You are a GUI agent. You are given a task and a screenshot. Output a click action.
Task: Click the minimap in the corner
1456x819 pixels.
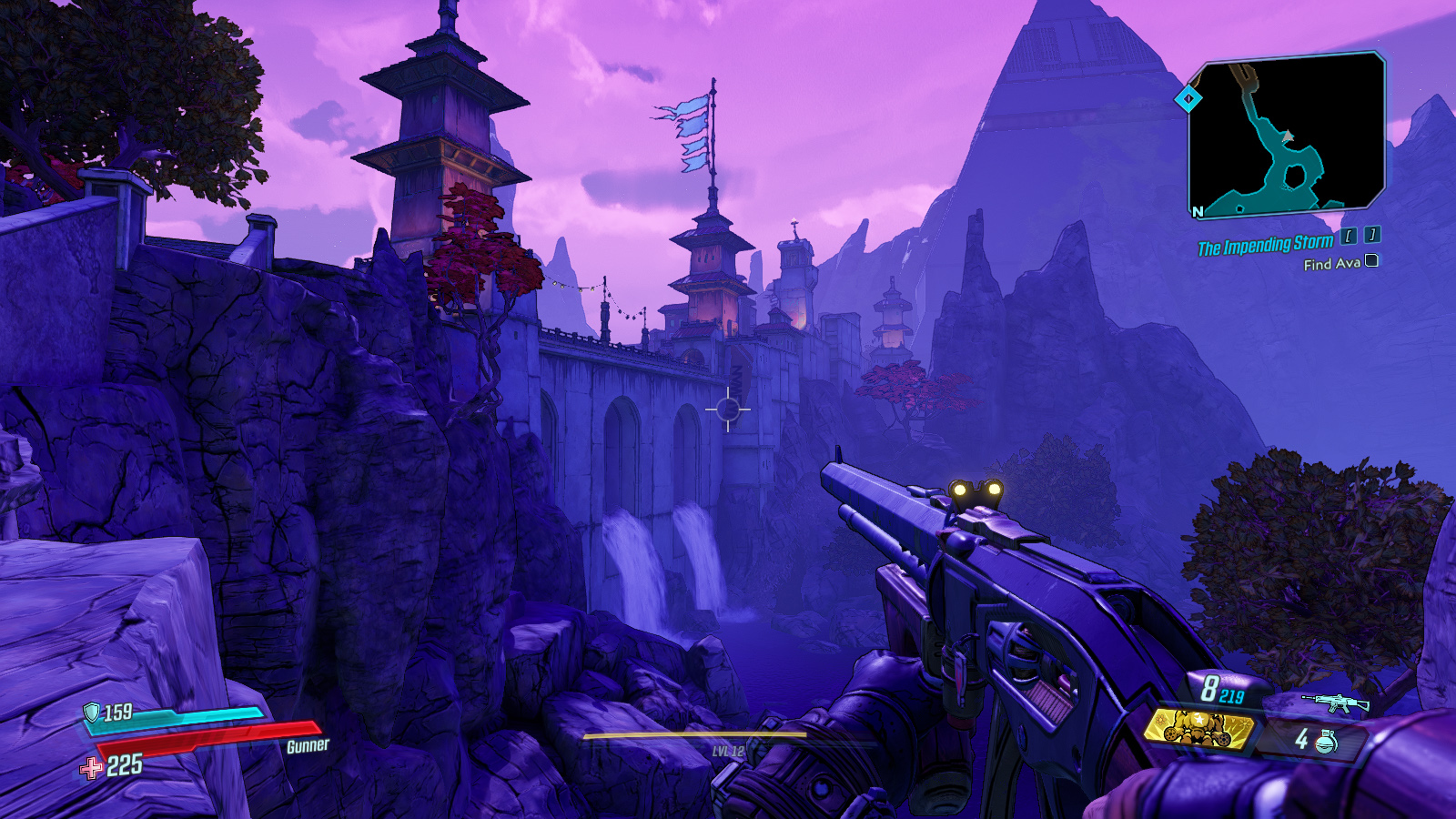point(1287,135)
